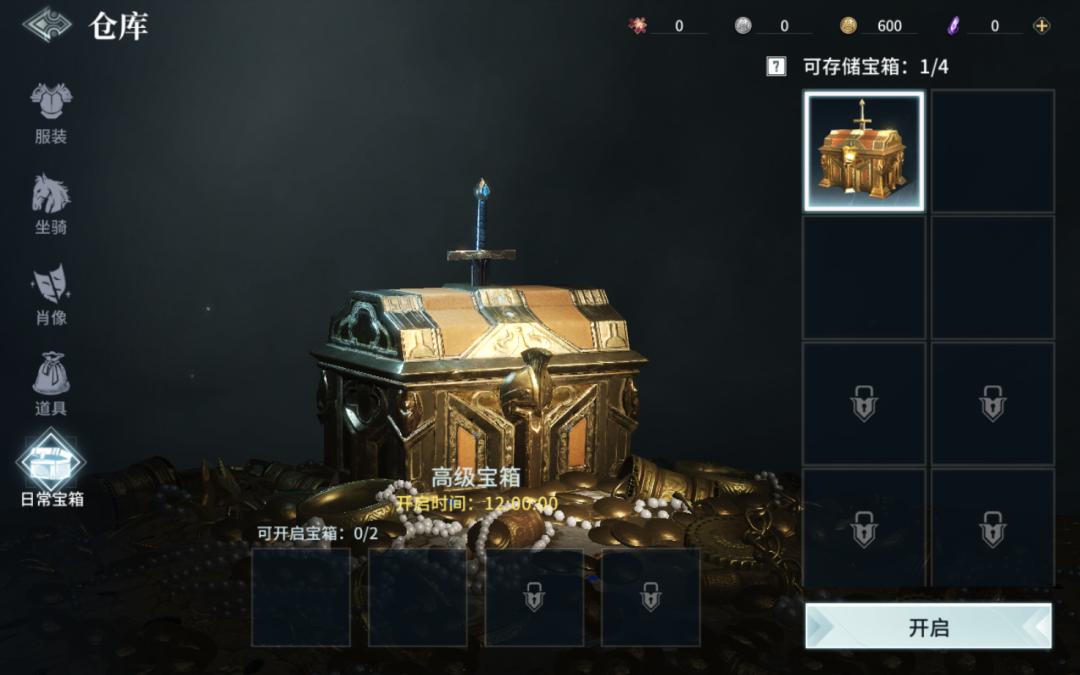Open the 坐骑 mount tab
Viewport: 1080px width, 675px height.
click(51, 203)
